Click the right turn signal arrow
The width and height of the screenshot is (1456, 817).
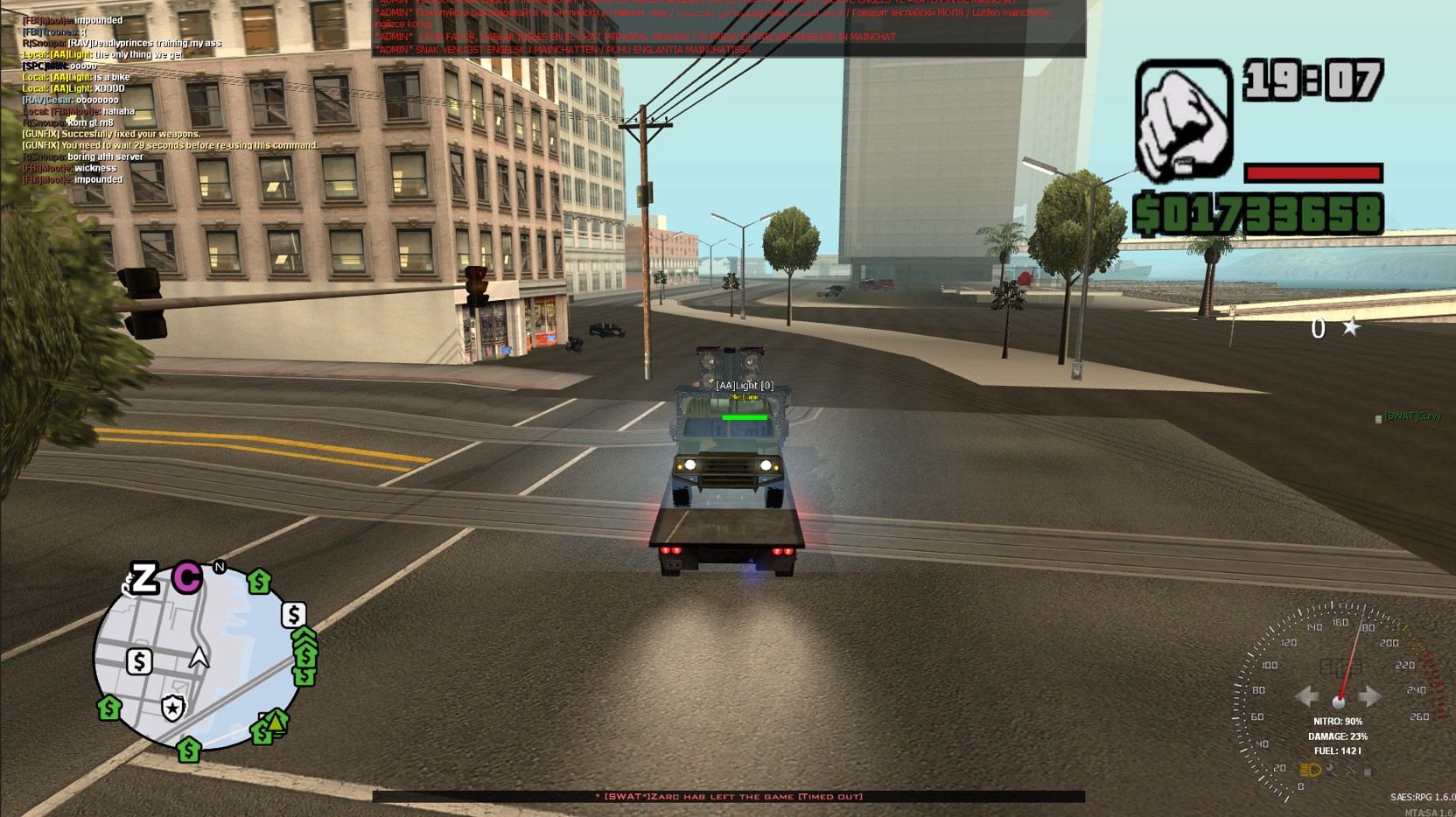(1369, 696)
